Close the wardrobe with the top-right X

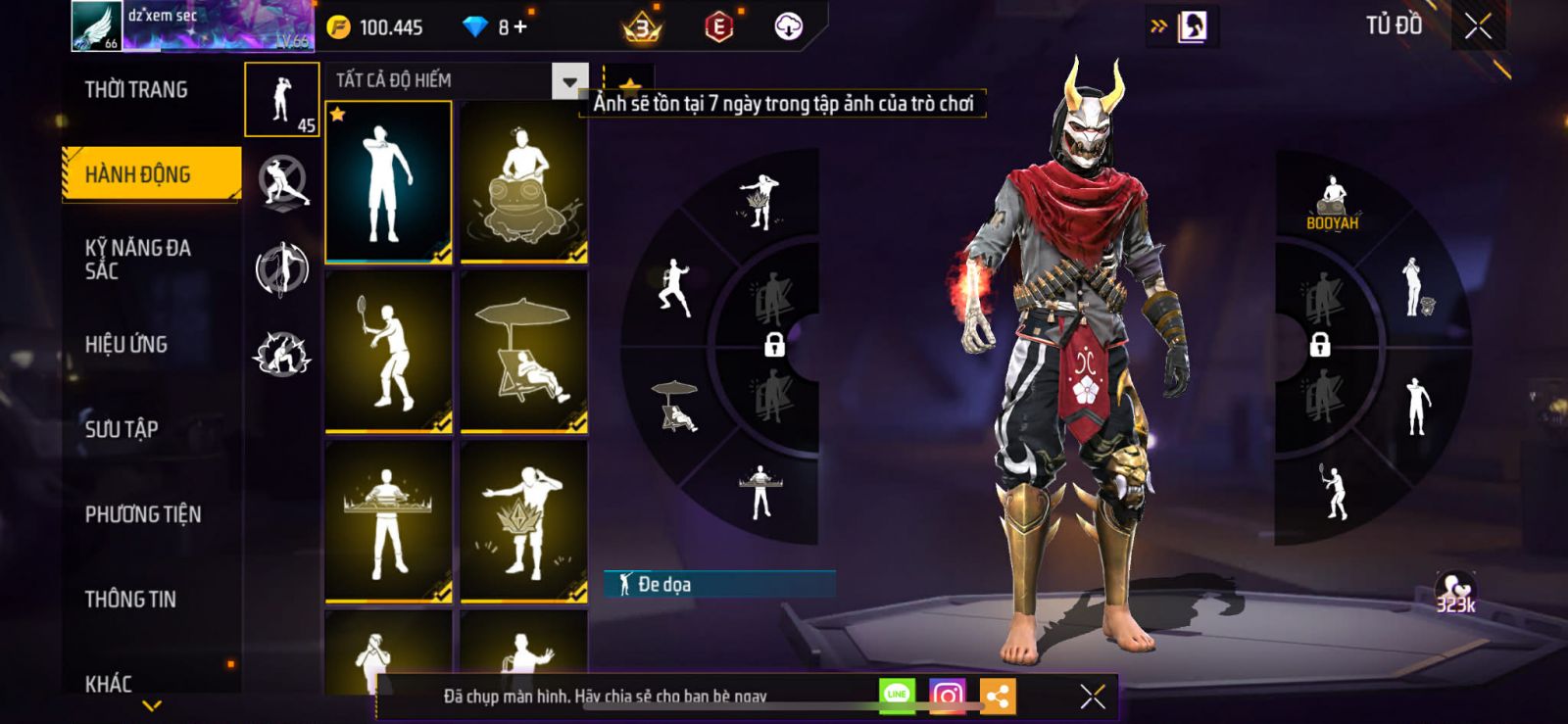[x=1478, y=26]
